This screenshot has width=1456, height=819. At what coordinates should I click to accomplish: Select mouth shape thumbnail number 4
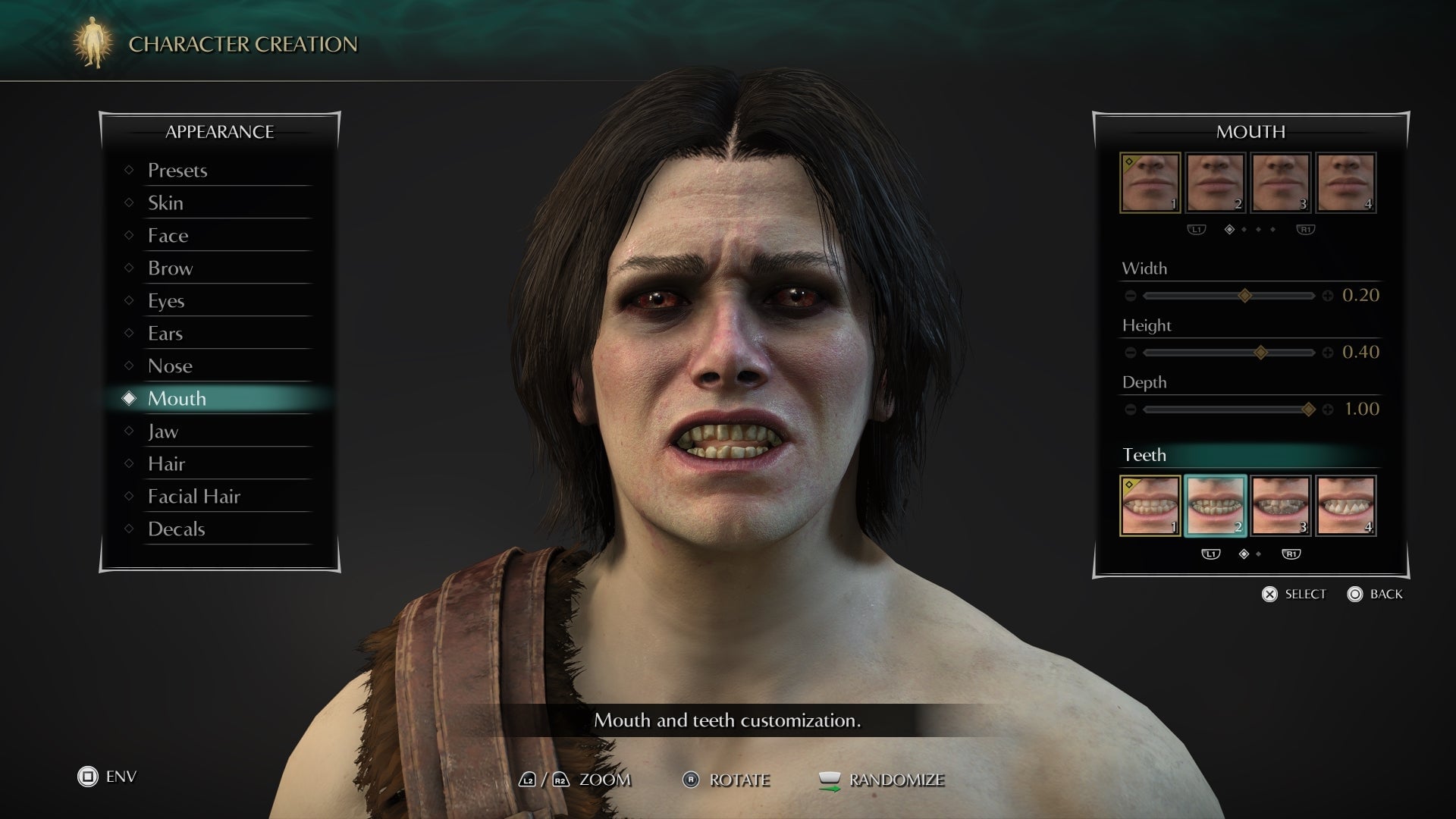(x=1345, y=183)
